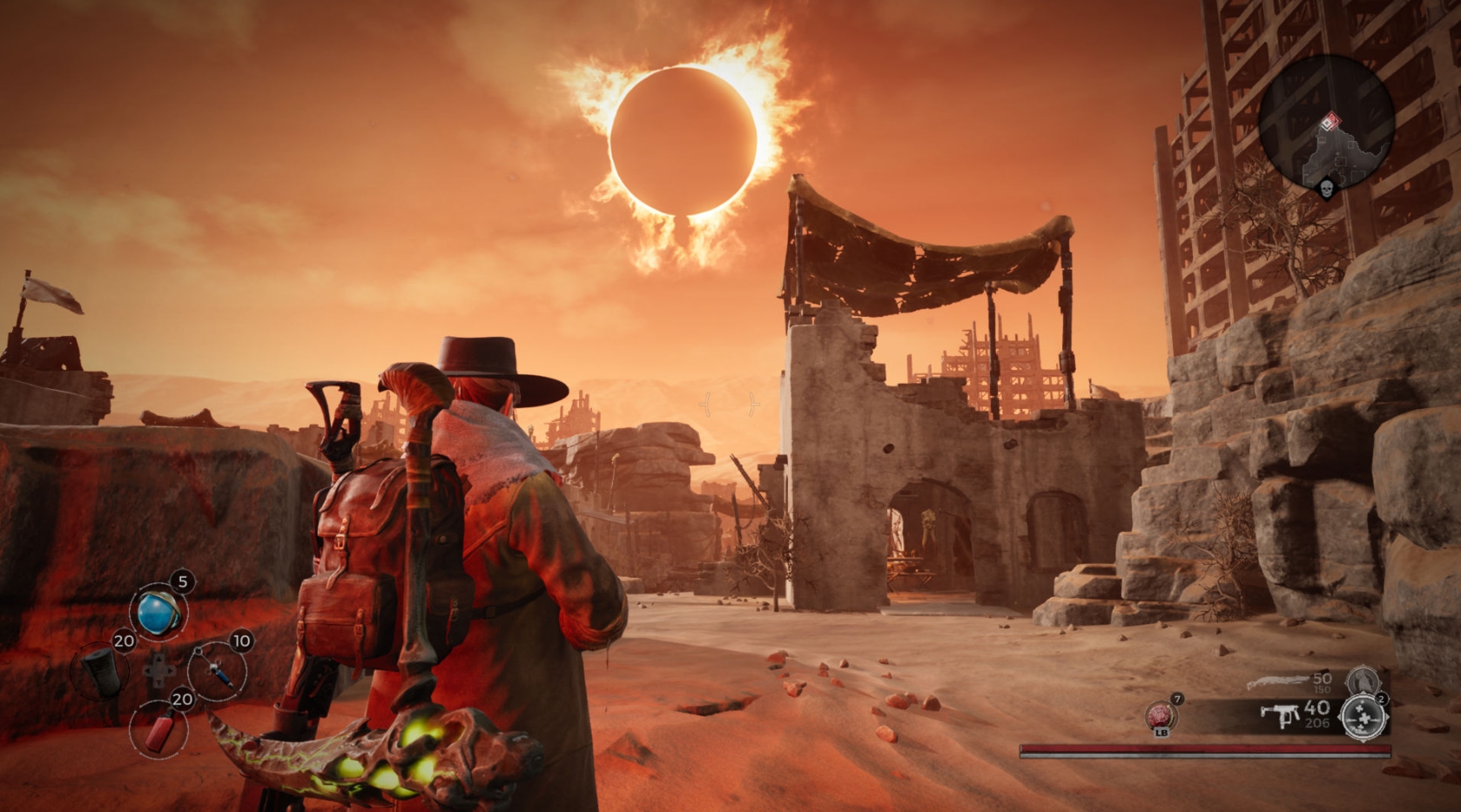Screen dimensions: 1461x812
Task: Expand the consumable count bubble showing 10
Action: click(241, 641)
